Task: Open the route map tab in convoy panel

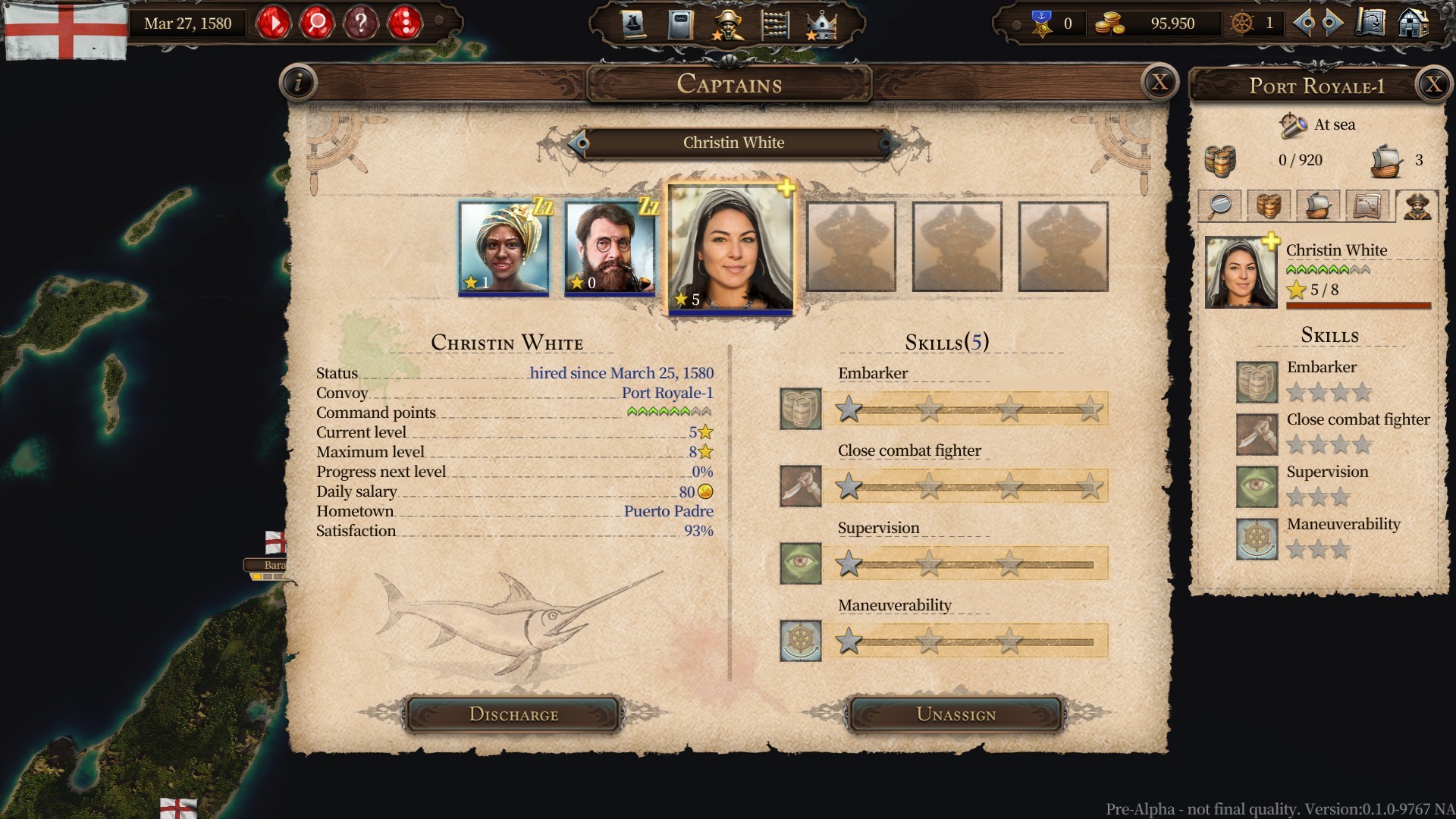Action: pyautogui.click(x=1367, y=206)
